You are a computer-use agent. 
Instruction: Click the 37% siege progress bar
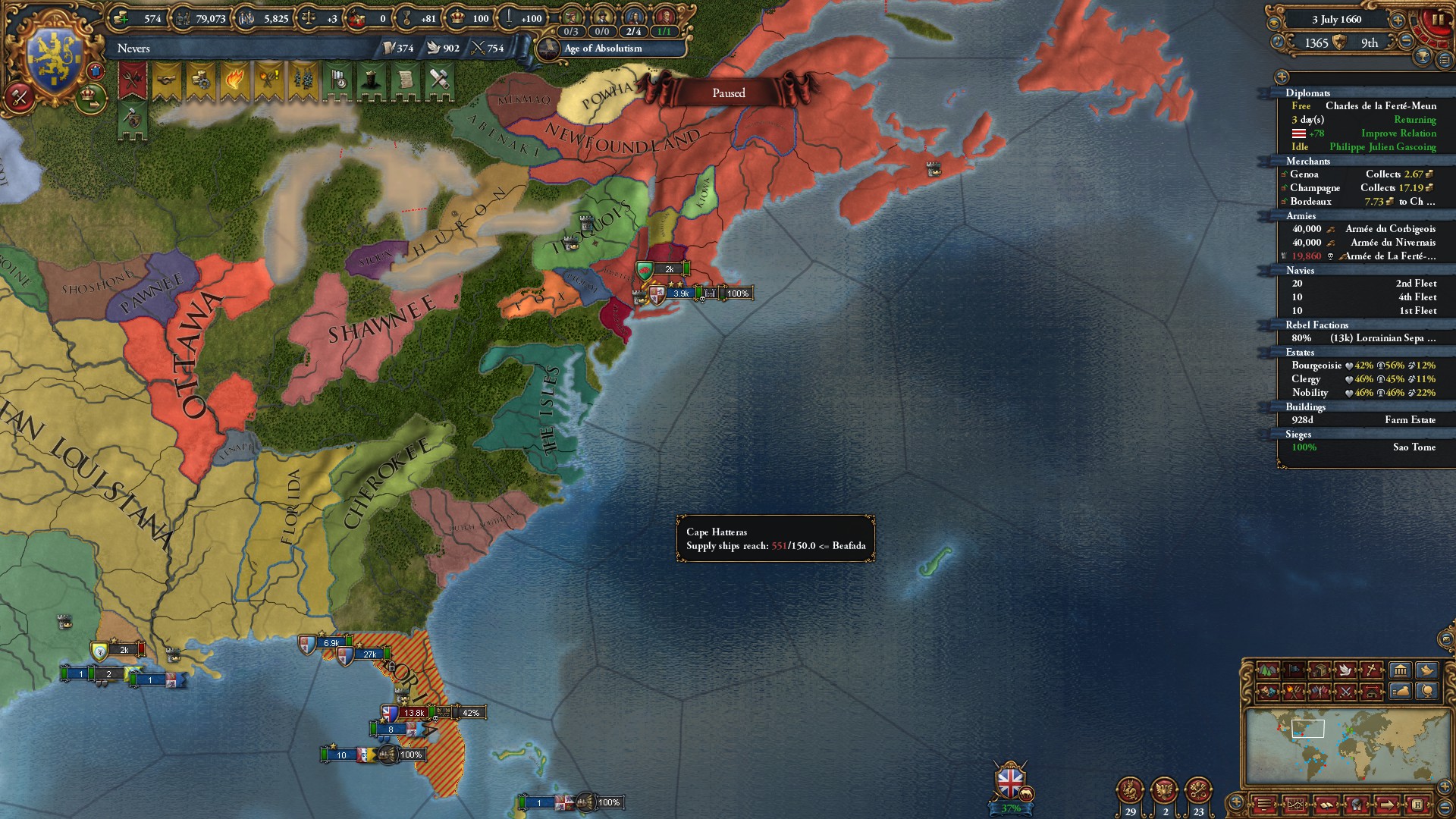(x=1009, y=808)
